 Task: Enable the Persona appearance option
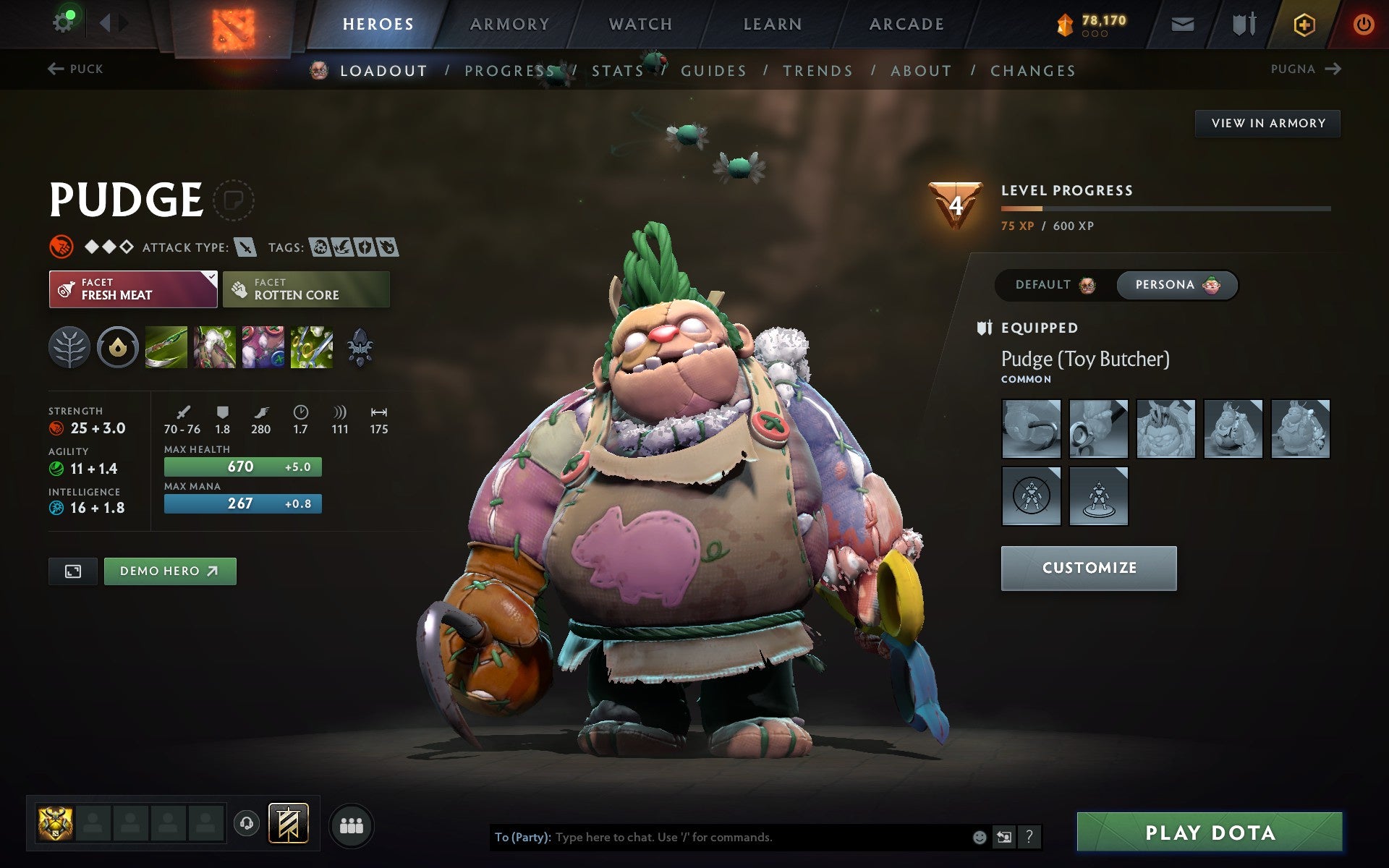(x=1175, y=285)
